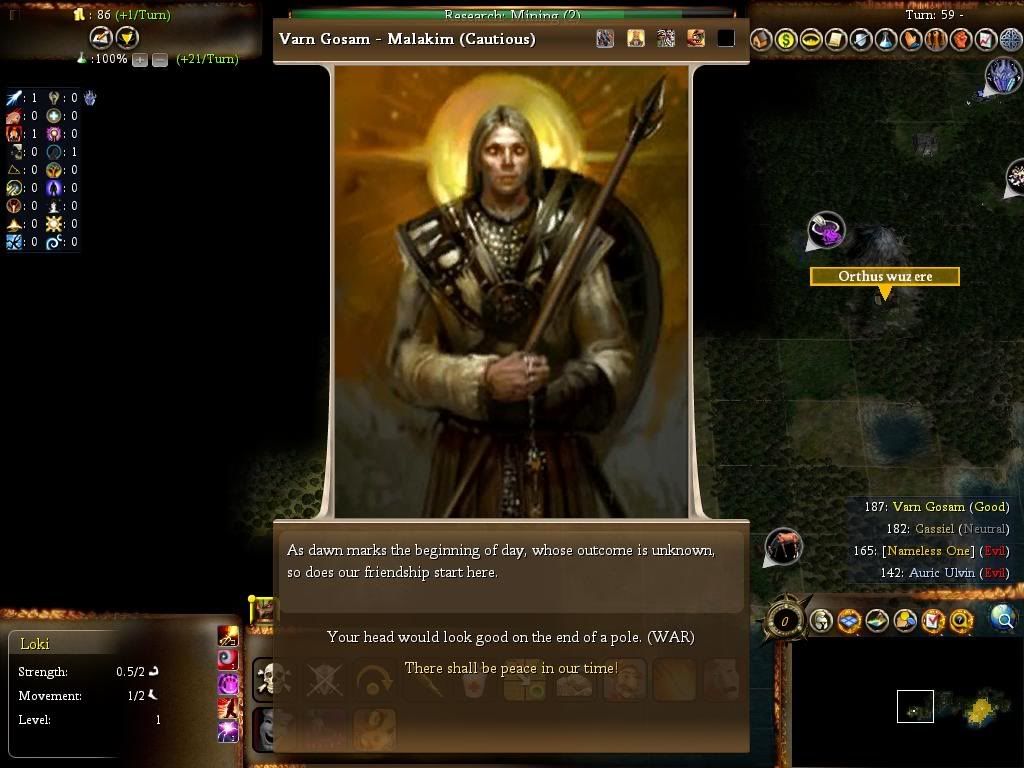Declare war with the head-on-a-pole reply
Viewport: 1024px width, 768px height.
click(510, 637)
